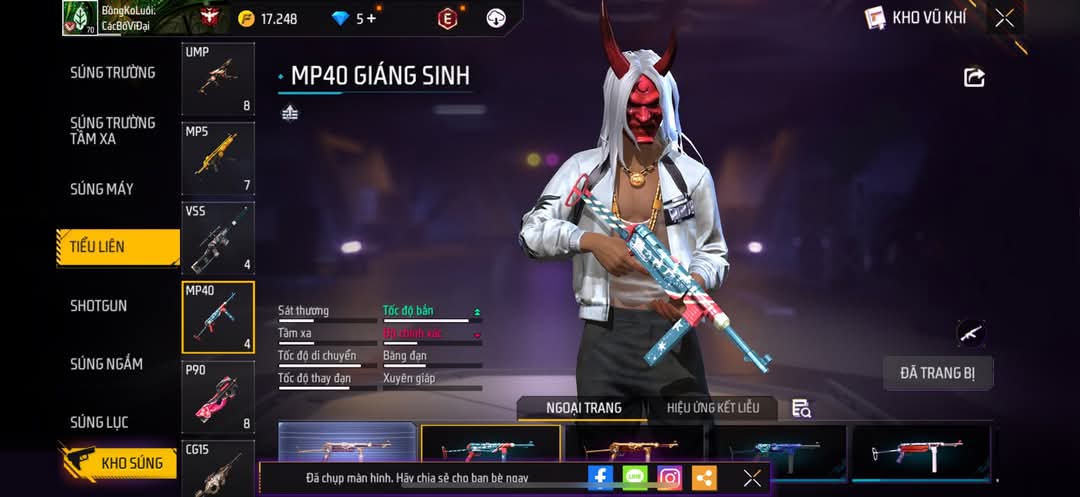Open the Súng Trường Tầm Xa category
Viewport: 1080px width, 497px height.
tap(112, 130)
